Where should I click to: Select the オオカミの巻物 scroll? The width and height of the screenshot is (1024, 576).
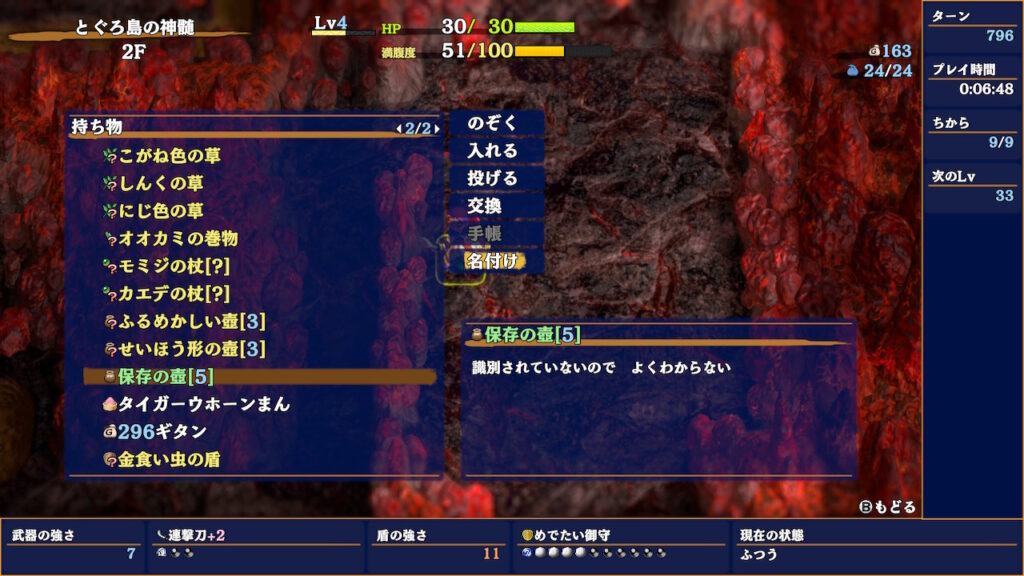coord(177,239)
